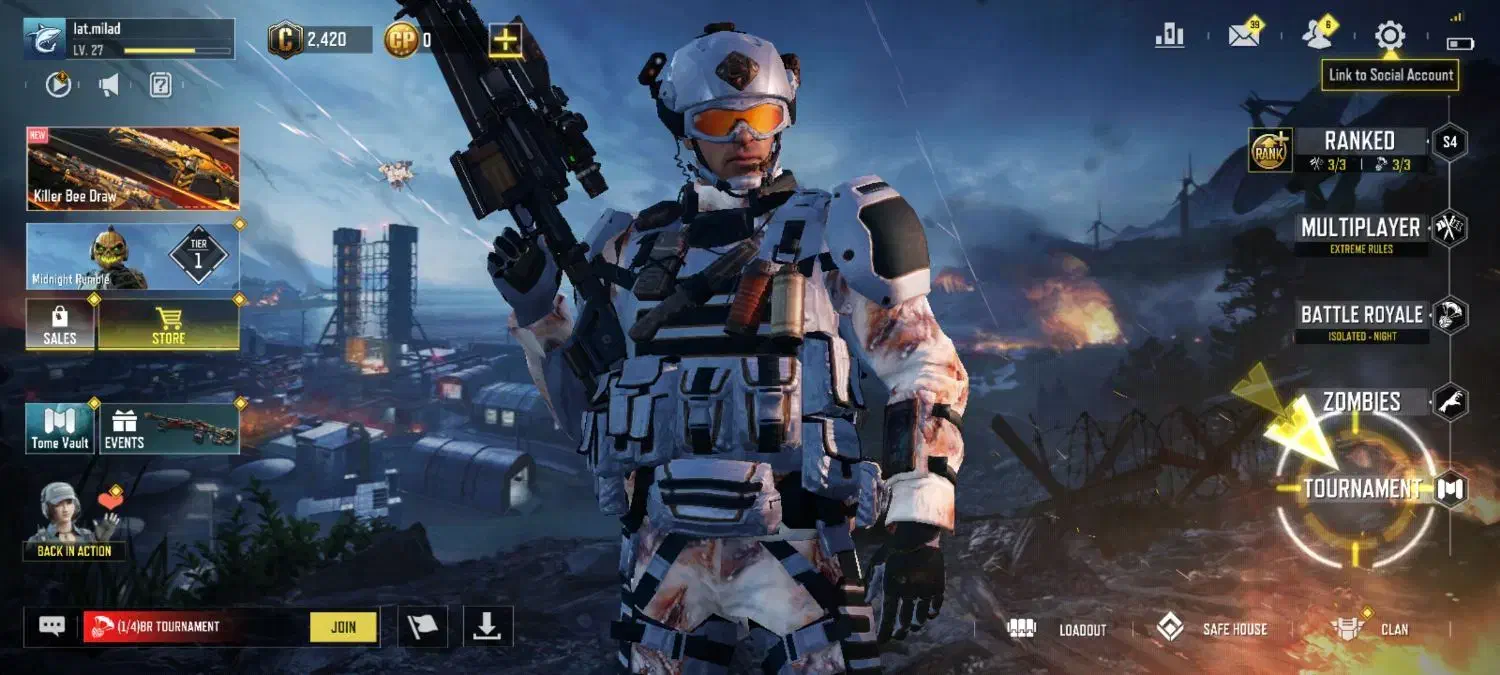Select the Multiplayer mode
This screenshot has width=1500, height=675.
point(1360,228)
